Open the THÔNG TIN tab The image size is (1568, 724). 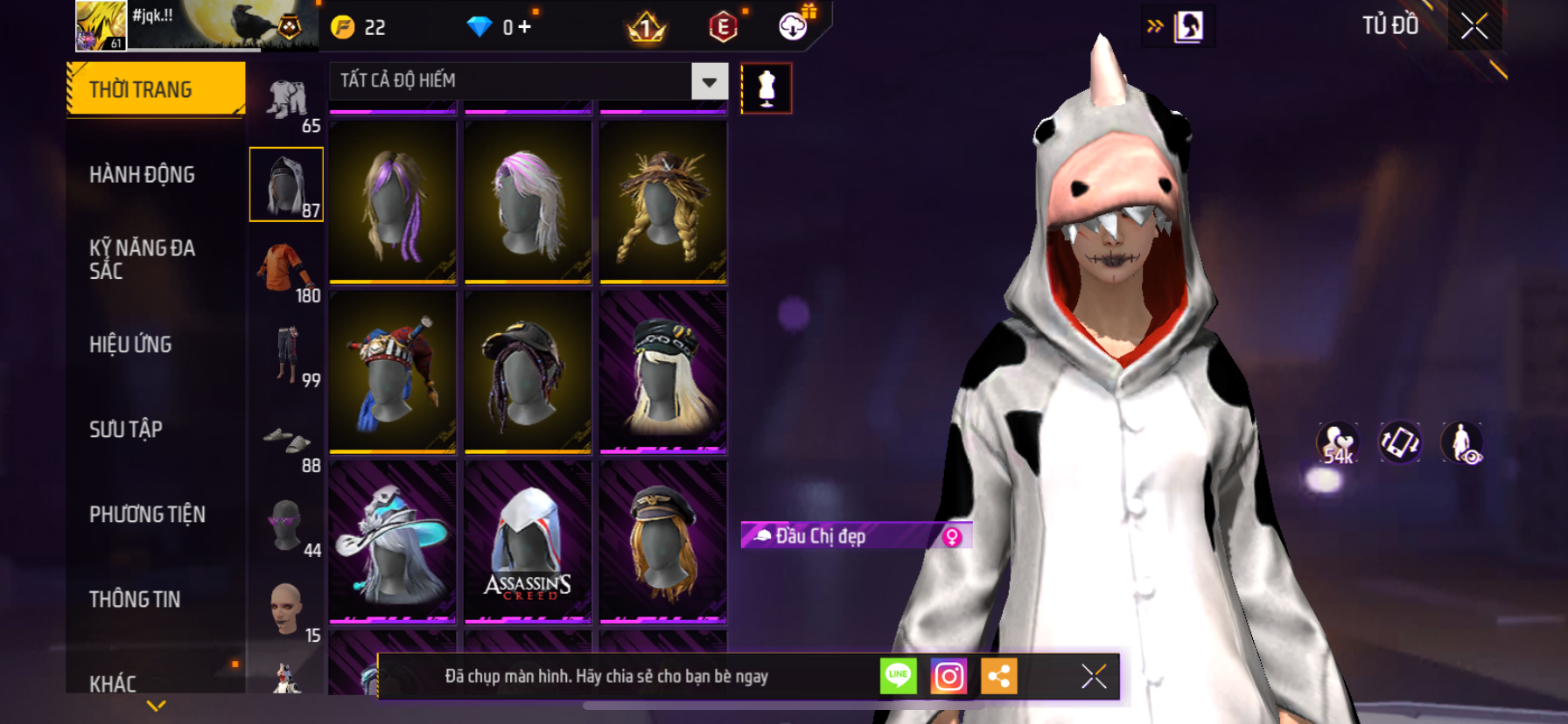coord(135,599)
